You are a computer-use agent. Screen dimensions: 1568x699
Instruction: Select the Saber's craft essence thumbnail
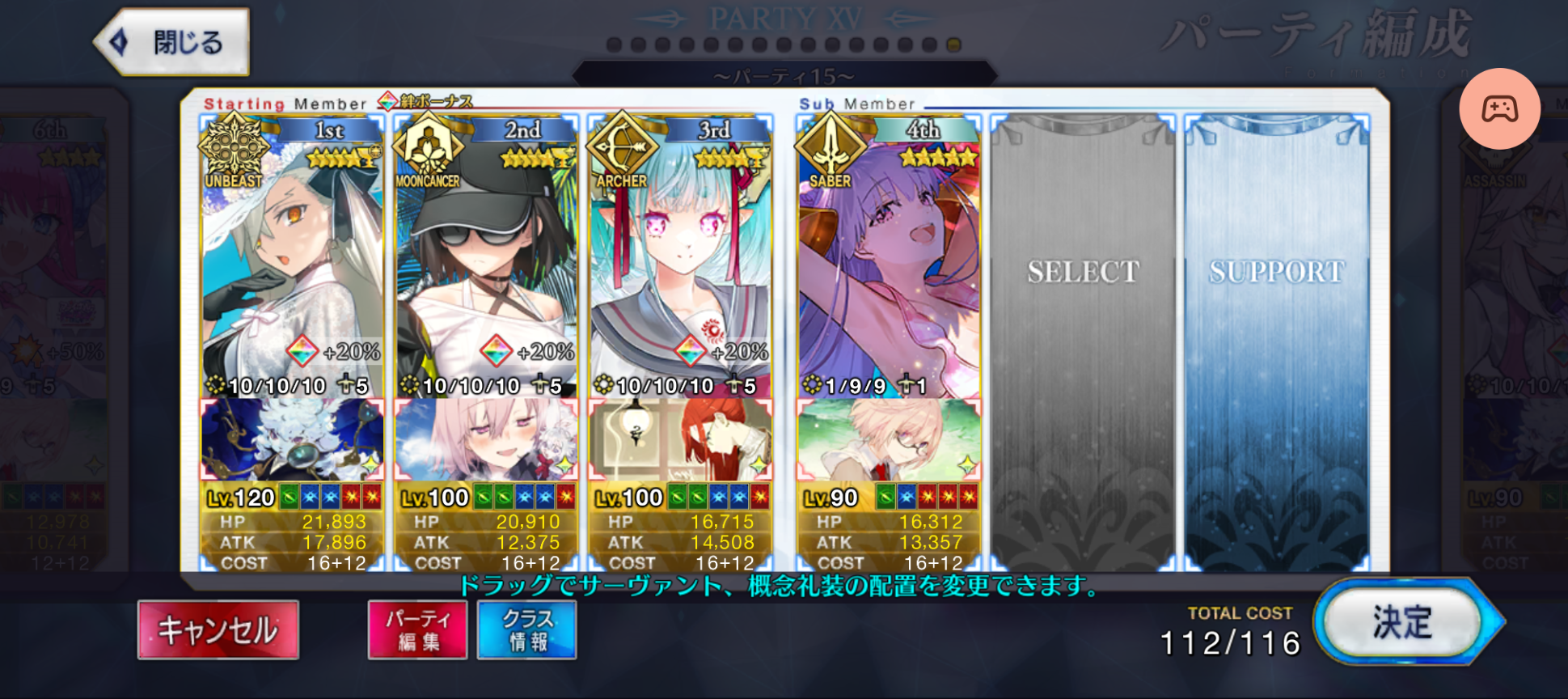click(x=889, y=440)
